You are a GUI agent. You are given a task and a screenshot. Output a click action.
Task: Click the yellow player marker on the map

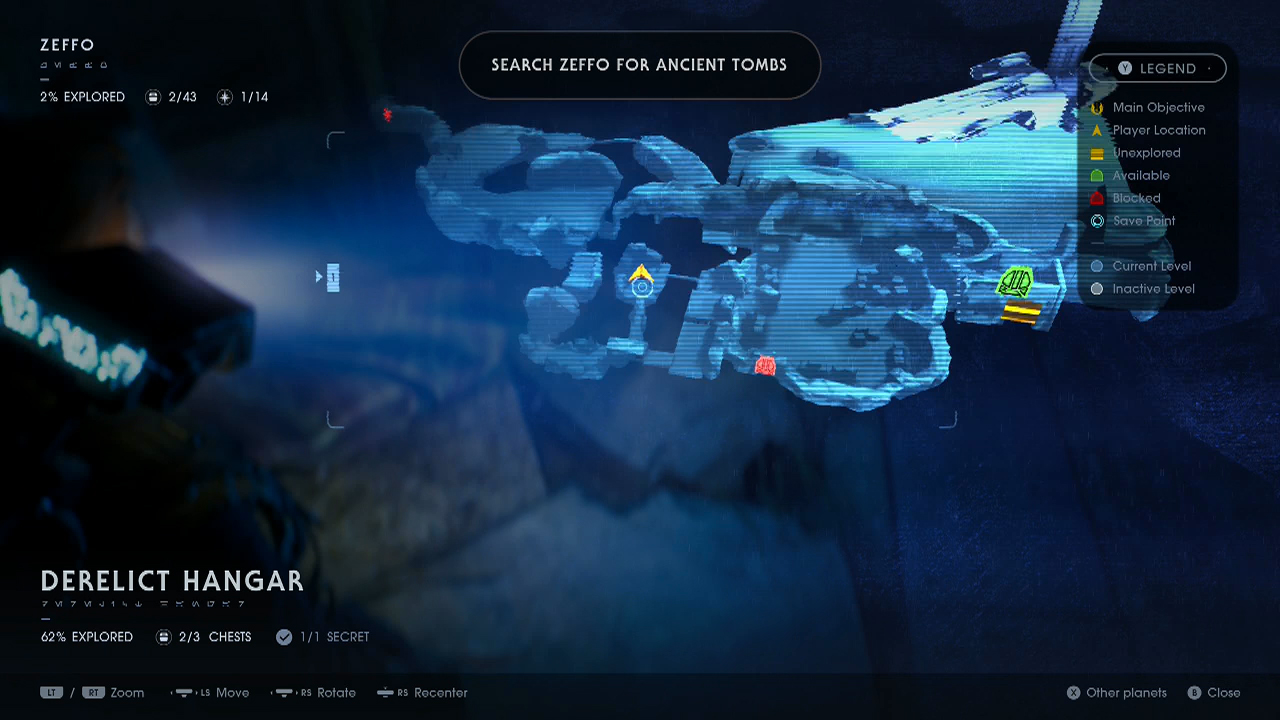coord(641,272)
